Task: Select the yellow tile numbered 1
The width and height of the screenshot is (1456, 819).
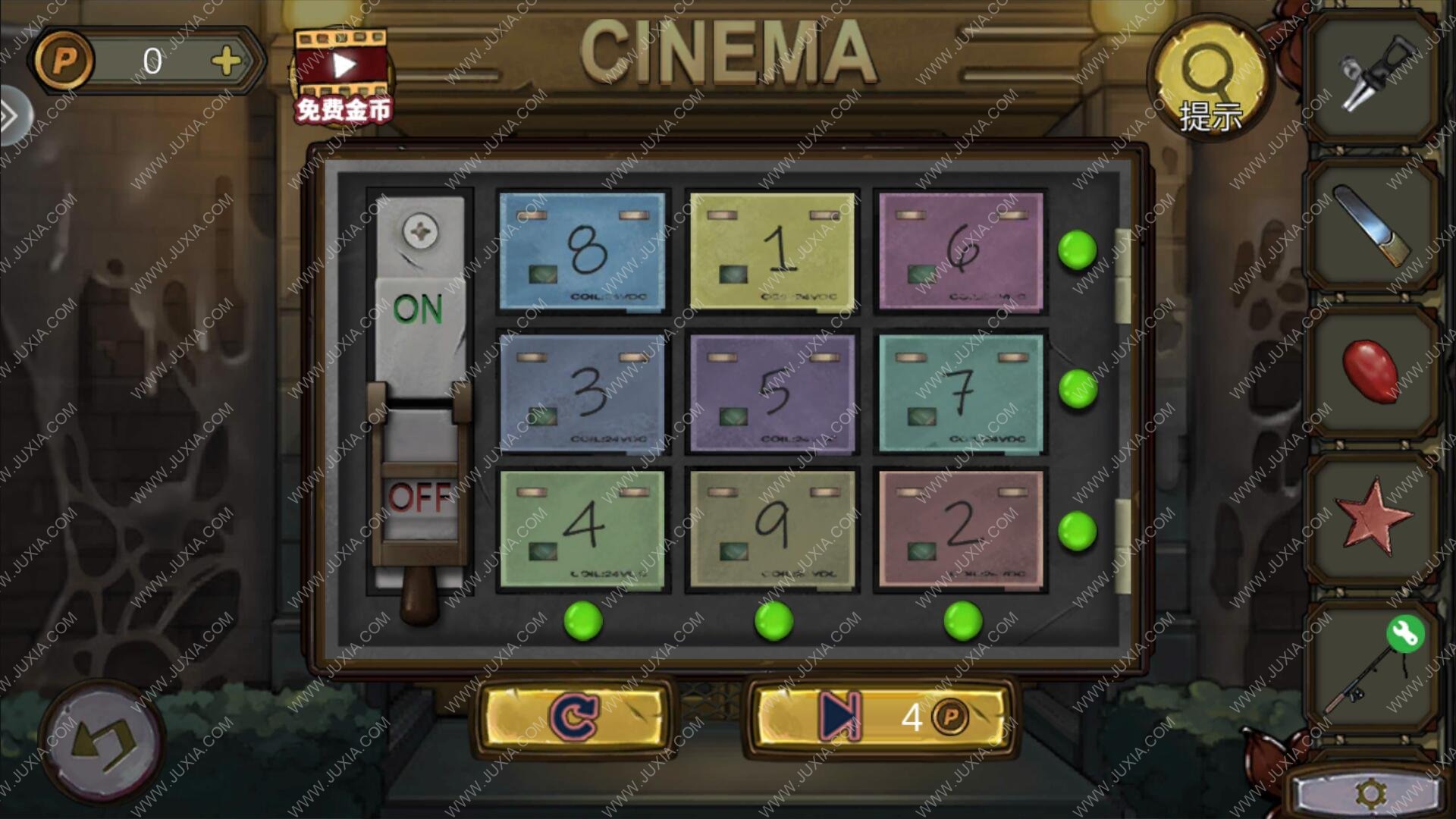Action: click(x=773, y=251)
